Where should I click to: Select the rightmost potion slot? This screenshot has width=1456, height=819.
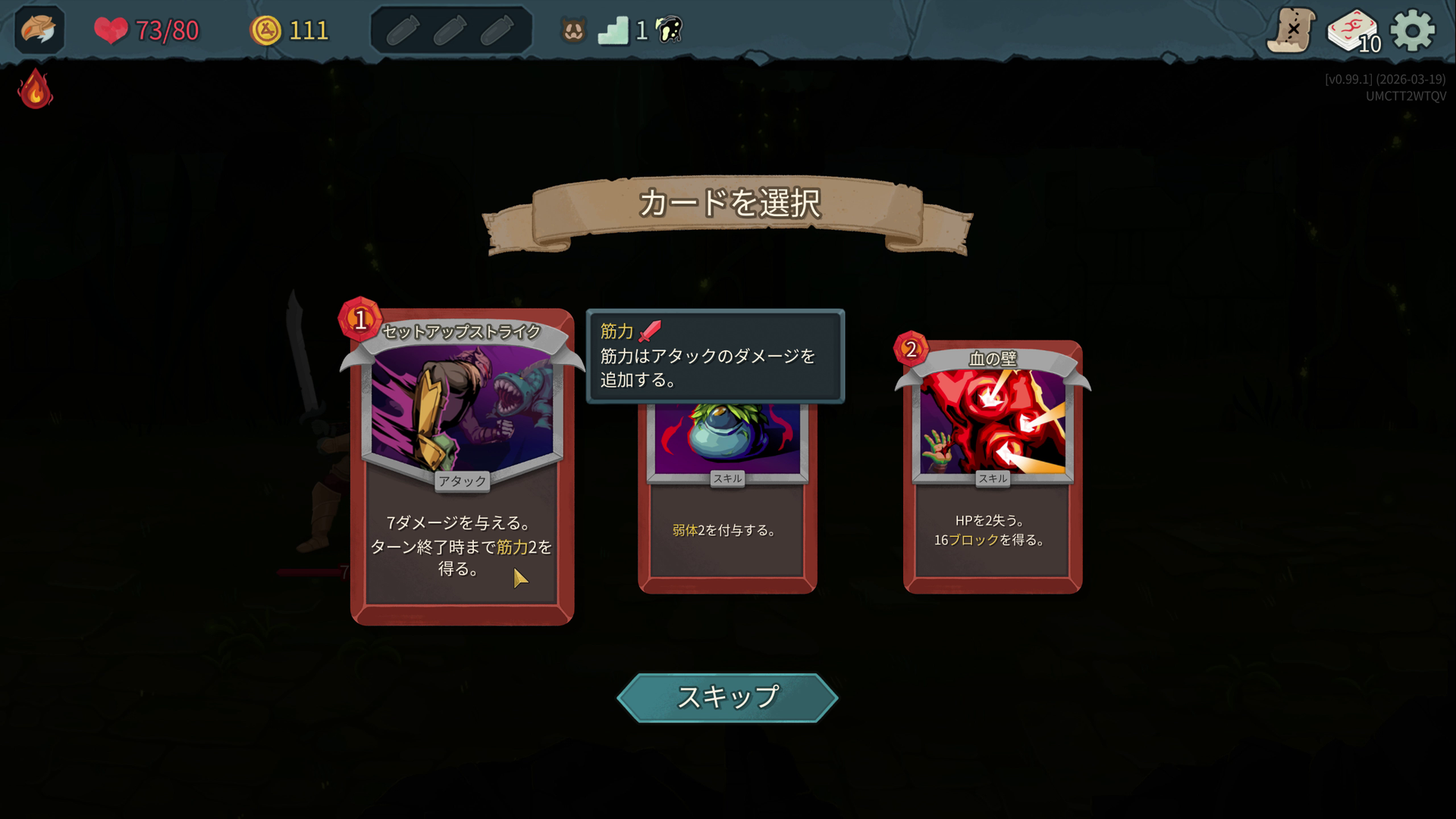[498, 30]
